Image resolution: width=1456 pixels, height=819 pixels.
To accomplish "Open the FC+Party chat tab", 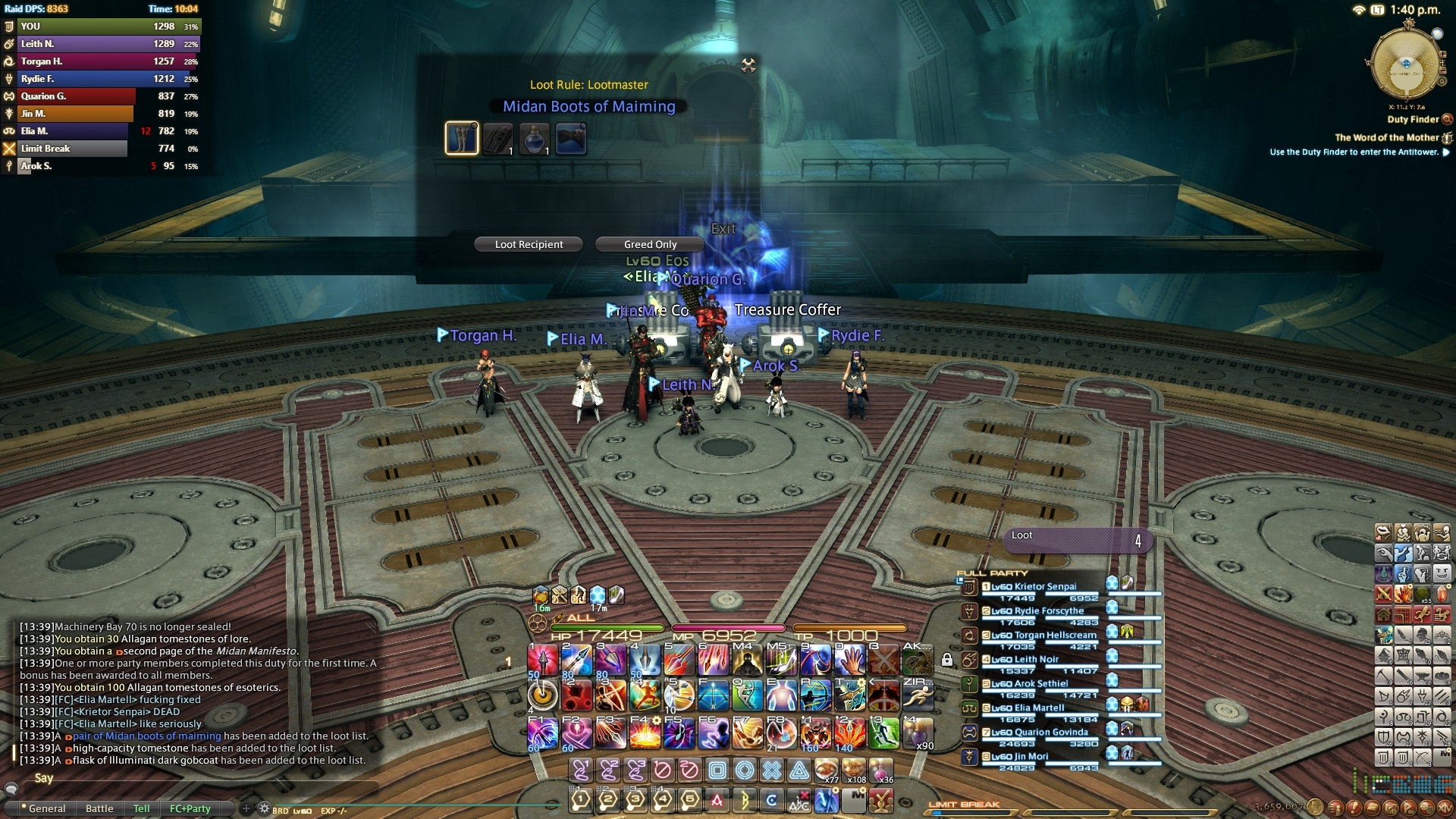I will coord(190,808).
